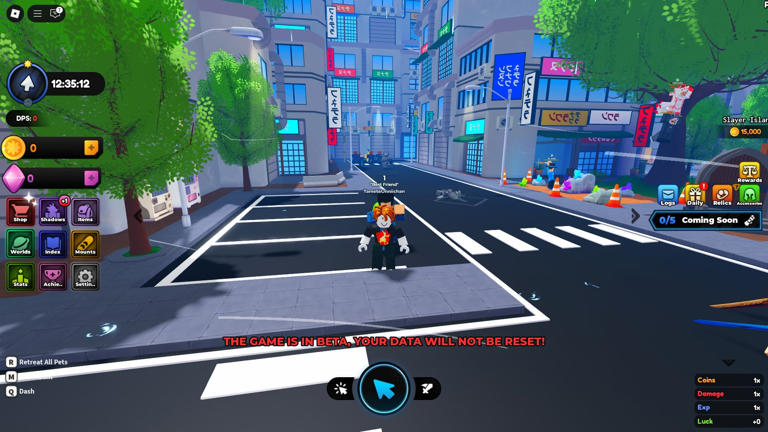The width and height of the screenshot is (768, 432).
Task: Show the Stats panel
Action: [20, 276]
